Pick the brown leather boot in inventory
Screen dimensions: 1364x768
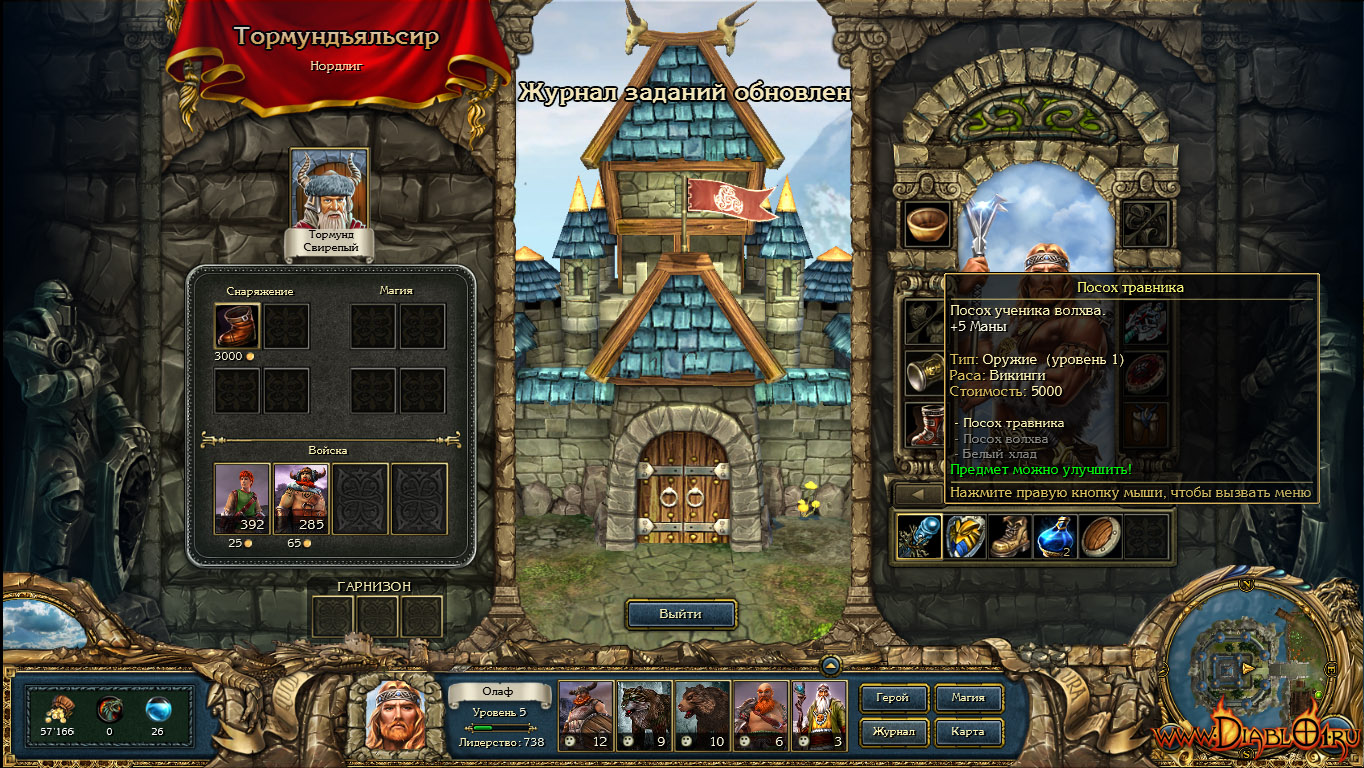pyautogui.click(x=1010, y=537)
